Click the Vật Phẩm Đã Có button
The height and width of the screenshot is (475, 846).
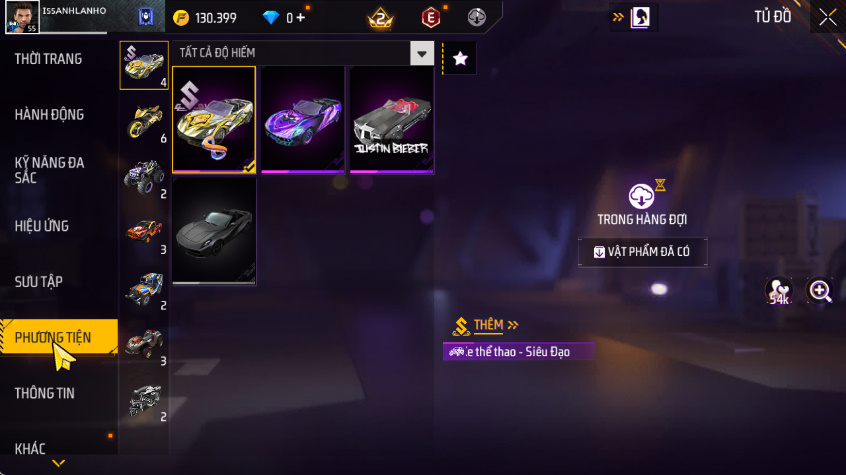coord(643,252)
